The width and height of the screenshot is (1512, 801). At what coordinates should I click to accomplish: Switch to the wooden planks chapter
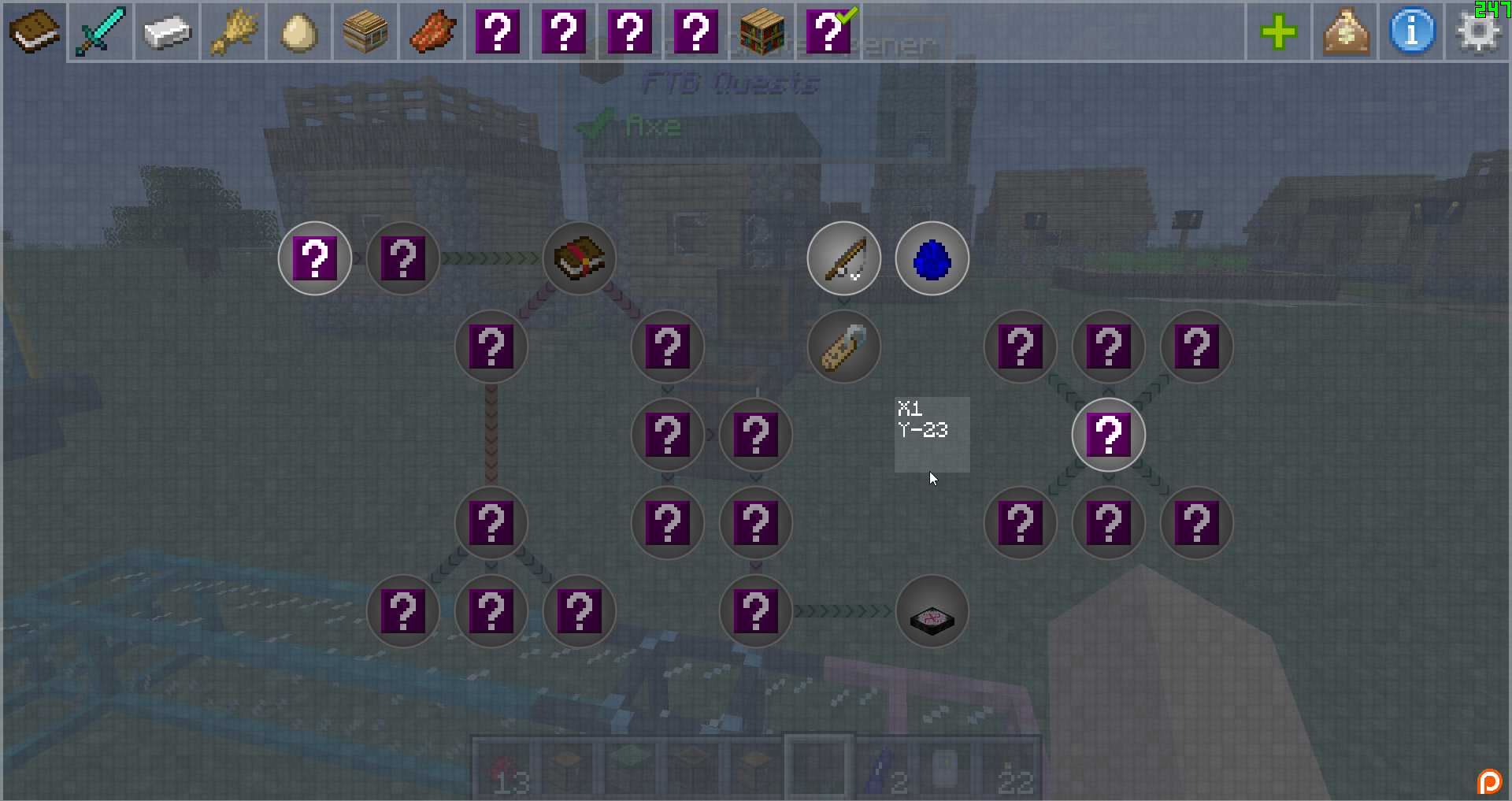click(365, 32)
